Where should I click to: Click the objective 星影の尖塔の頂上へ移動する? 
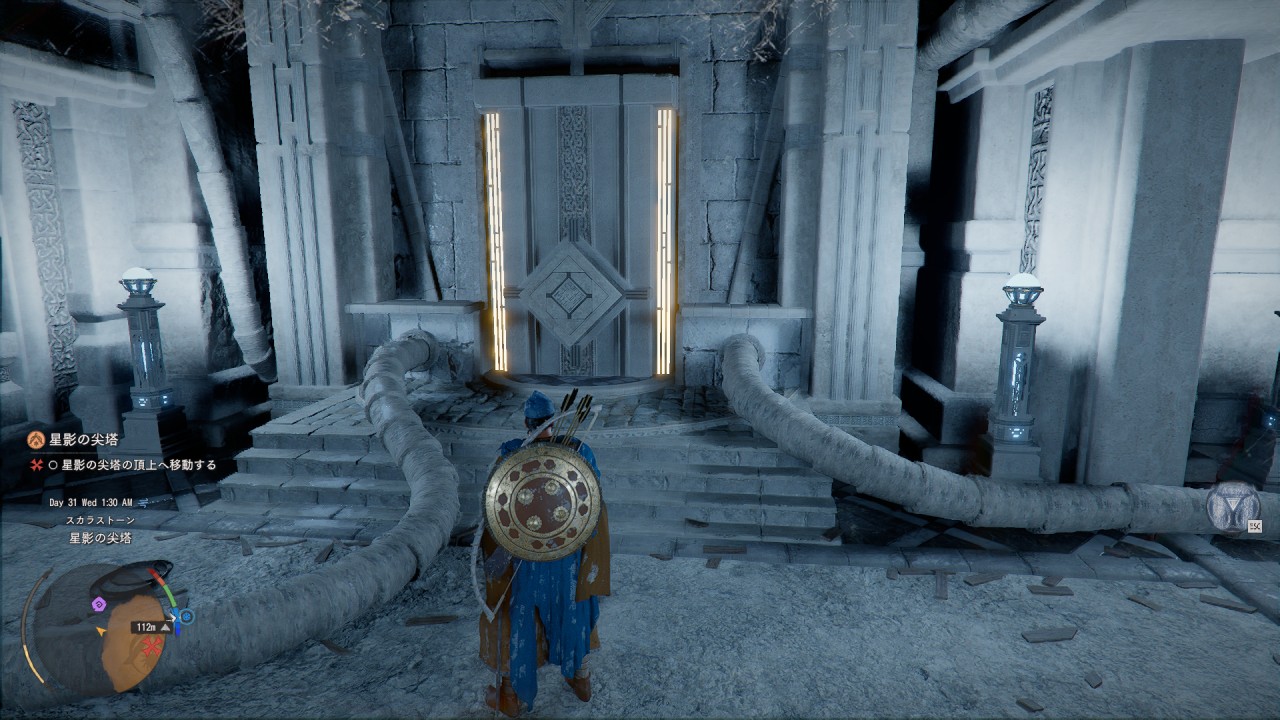point(139,465)
